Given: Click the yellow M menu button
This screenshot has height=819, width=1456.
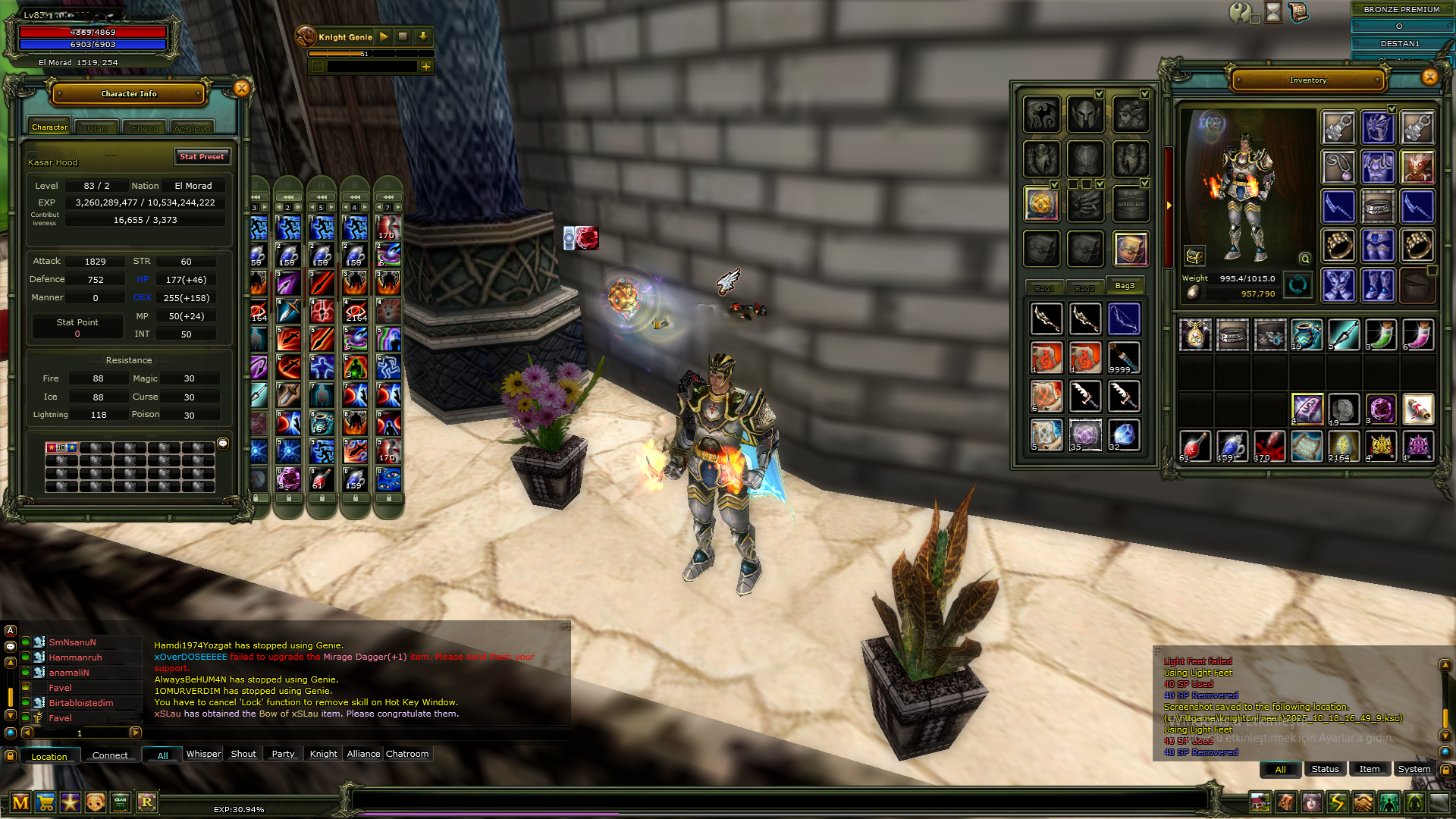Looking at the screenshot, I should pyautogui.click(x=20, y=802).
